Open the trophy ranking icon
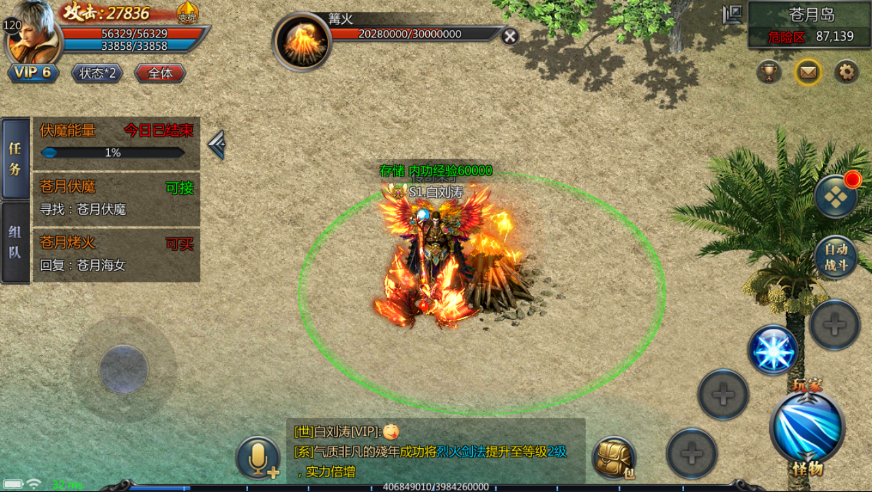Image resolution: width=872 pixels, height=492 pixels. click(x=768, y=71)
